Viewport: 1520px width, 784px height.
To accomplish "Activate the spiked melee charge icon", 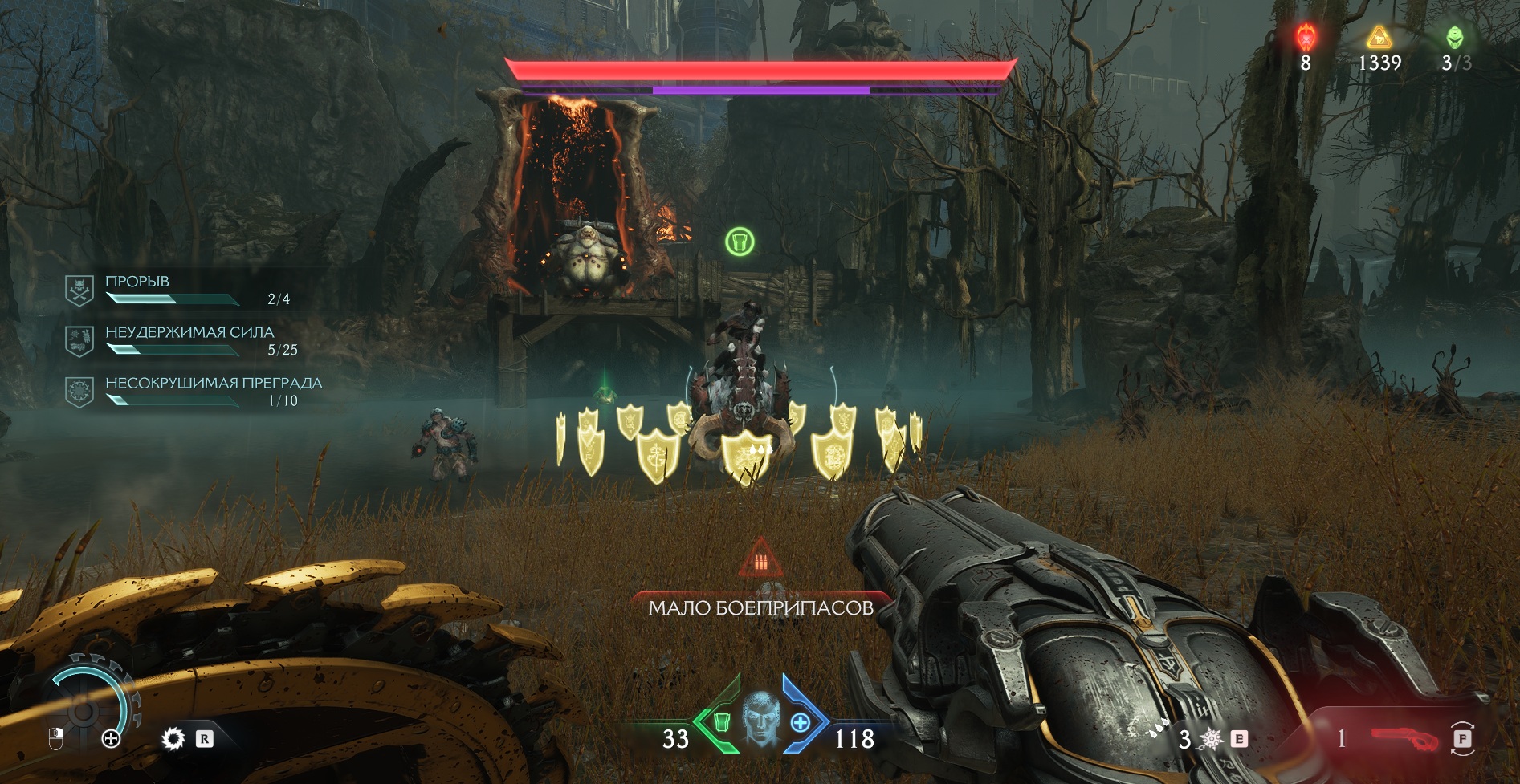I will [1212, 738].
